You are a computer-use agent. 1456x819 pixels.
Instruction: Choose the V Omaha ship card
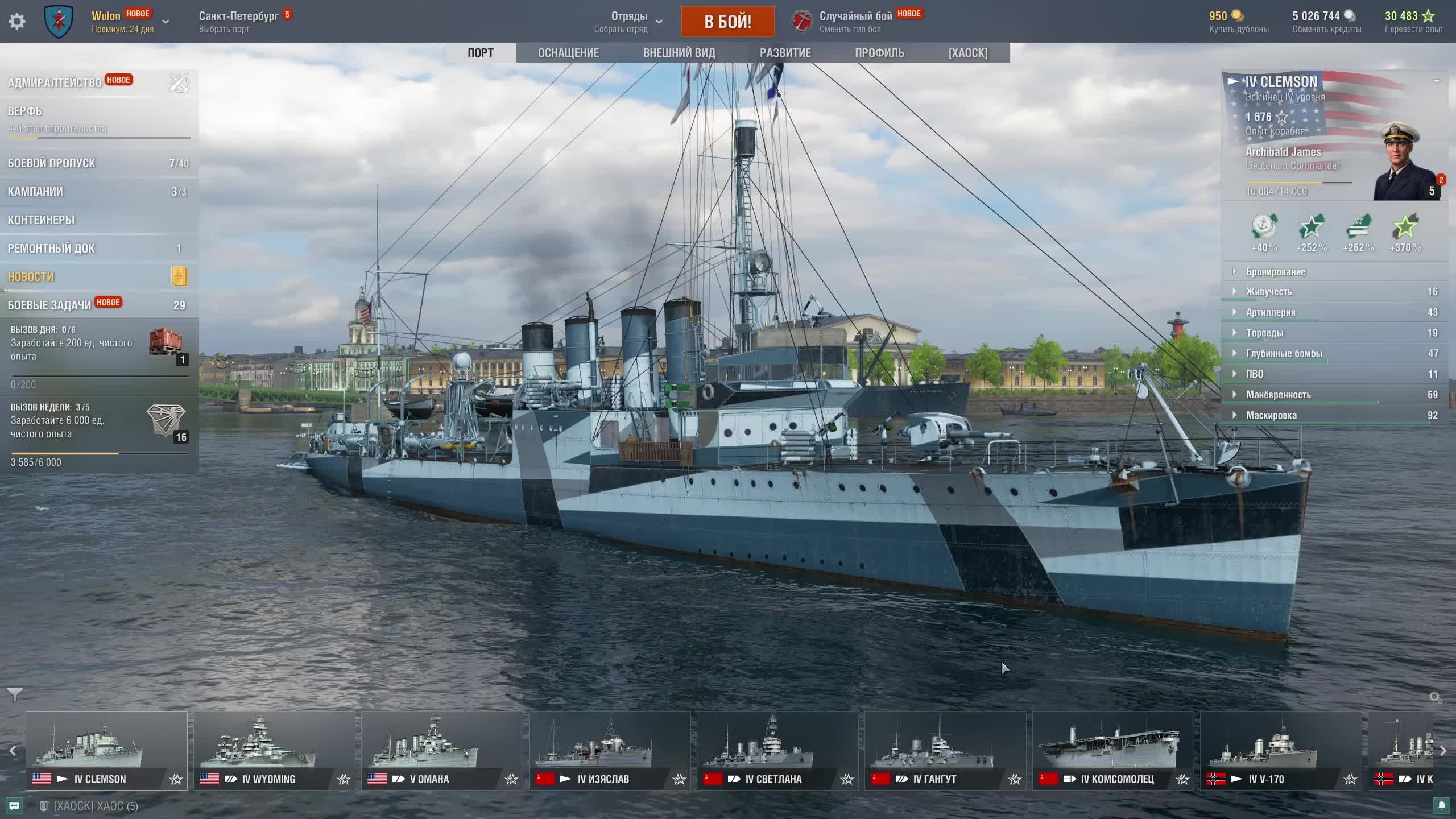(x=442, y=750)
